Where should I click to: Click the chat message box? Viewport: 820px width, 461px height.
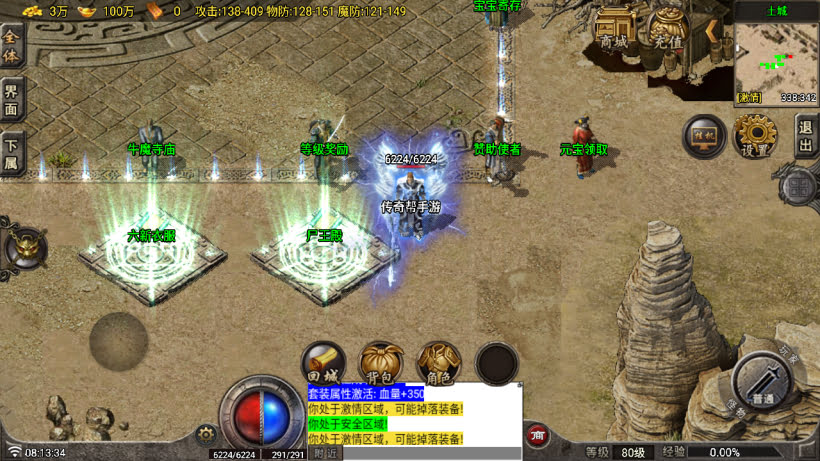coord(414,415)
